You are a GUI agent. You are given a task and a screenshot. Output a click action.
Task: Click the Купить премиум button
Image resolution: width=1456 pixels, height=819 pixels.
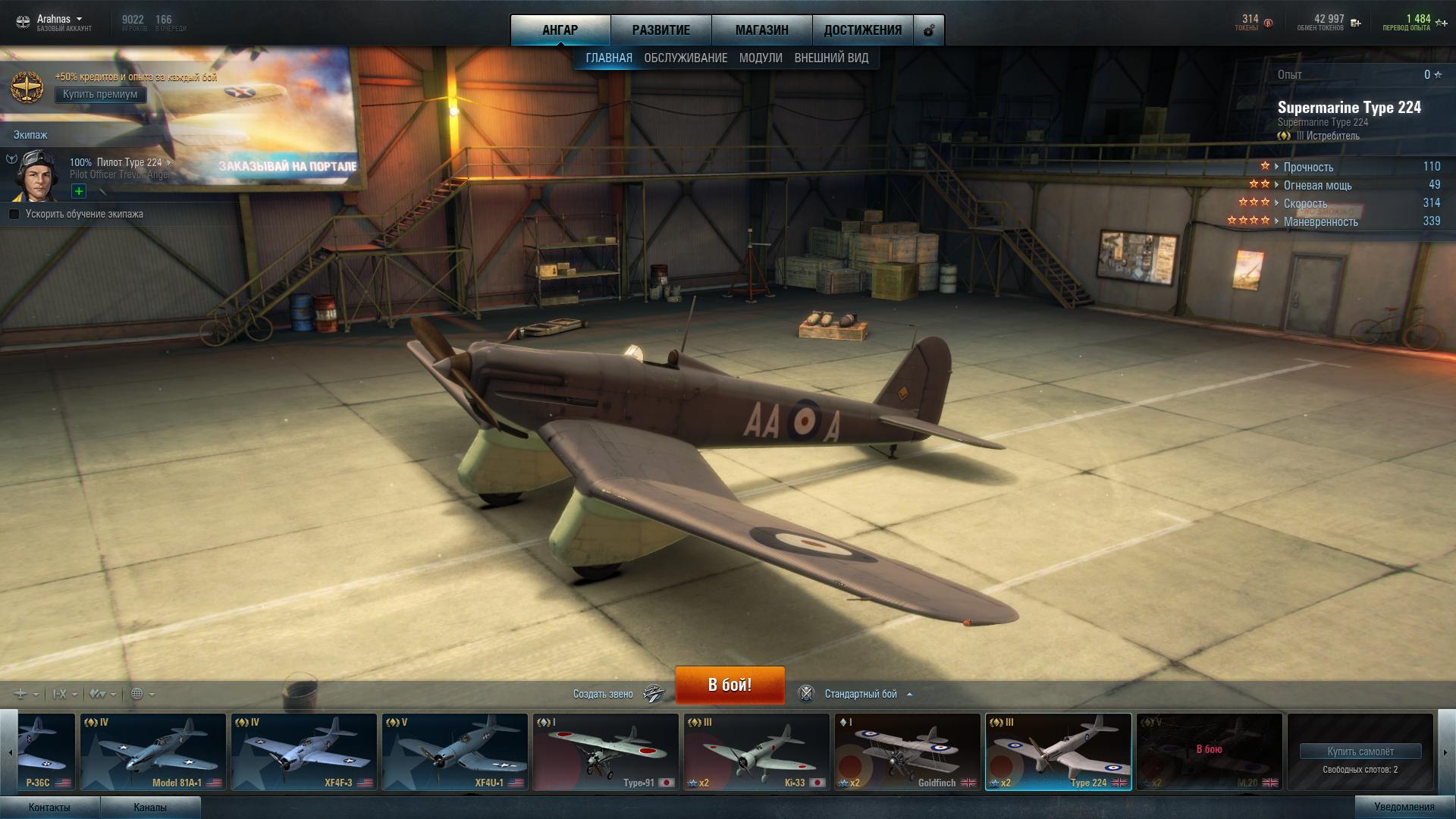tap(100, 95)
